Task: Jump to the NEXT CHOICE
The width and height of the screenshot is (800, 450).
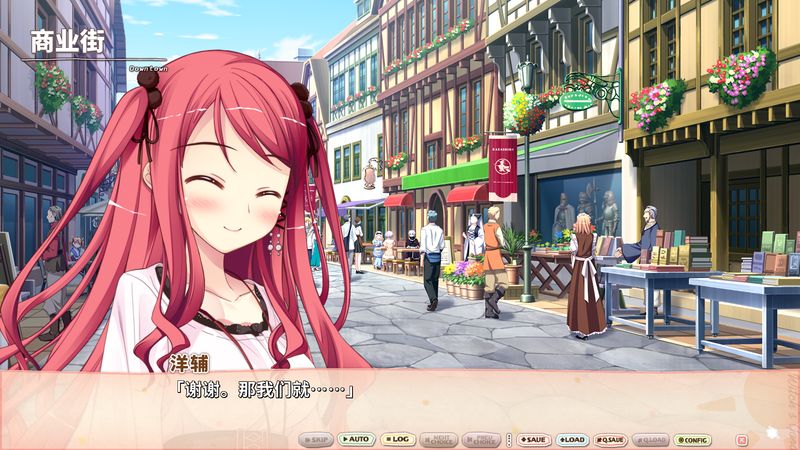Action: pyautogui.click(x=439, y=440)
